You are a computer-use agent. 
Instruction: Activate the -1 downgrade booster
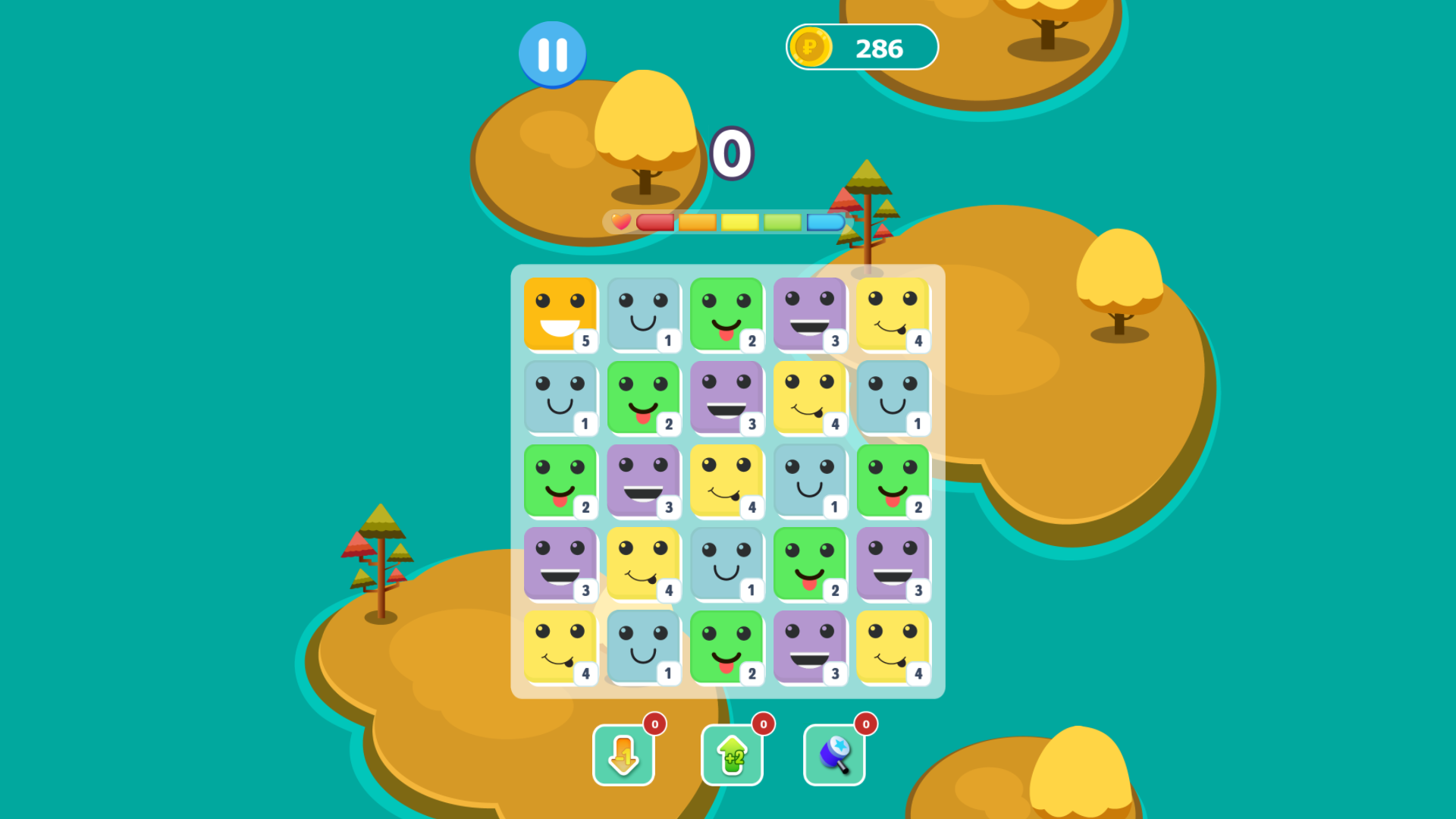[623, 755]
